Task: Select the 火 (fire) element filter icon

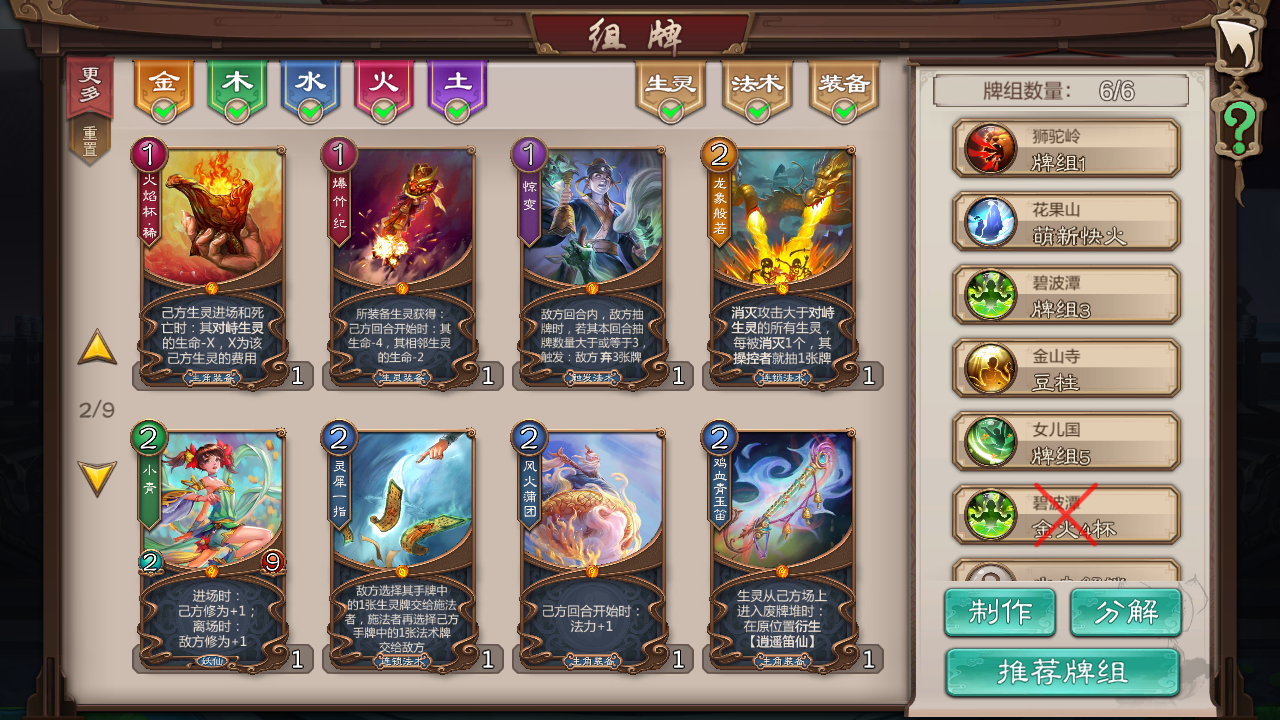Action: pyautogui.click(x=385, y=83)
